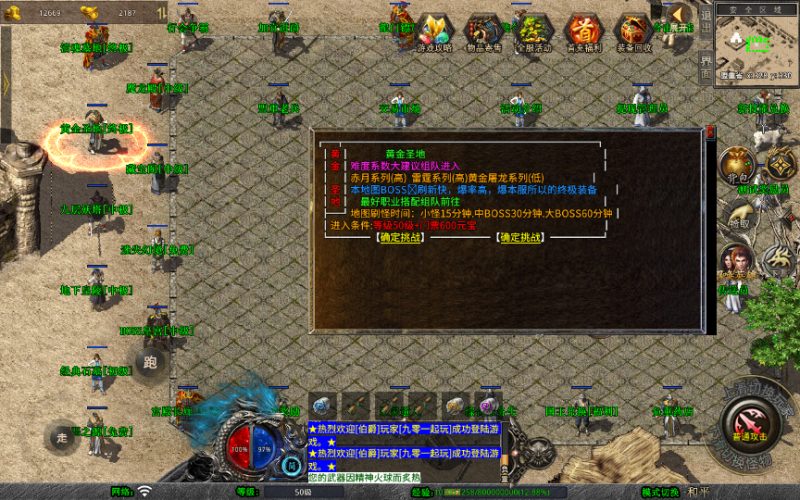The image size is (800, 500).
Task: Open the 全服活动 server events icon
Action: click(x=533, y=32)
